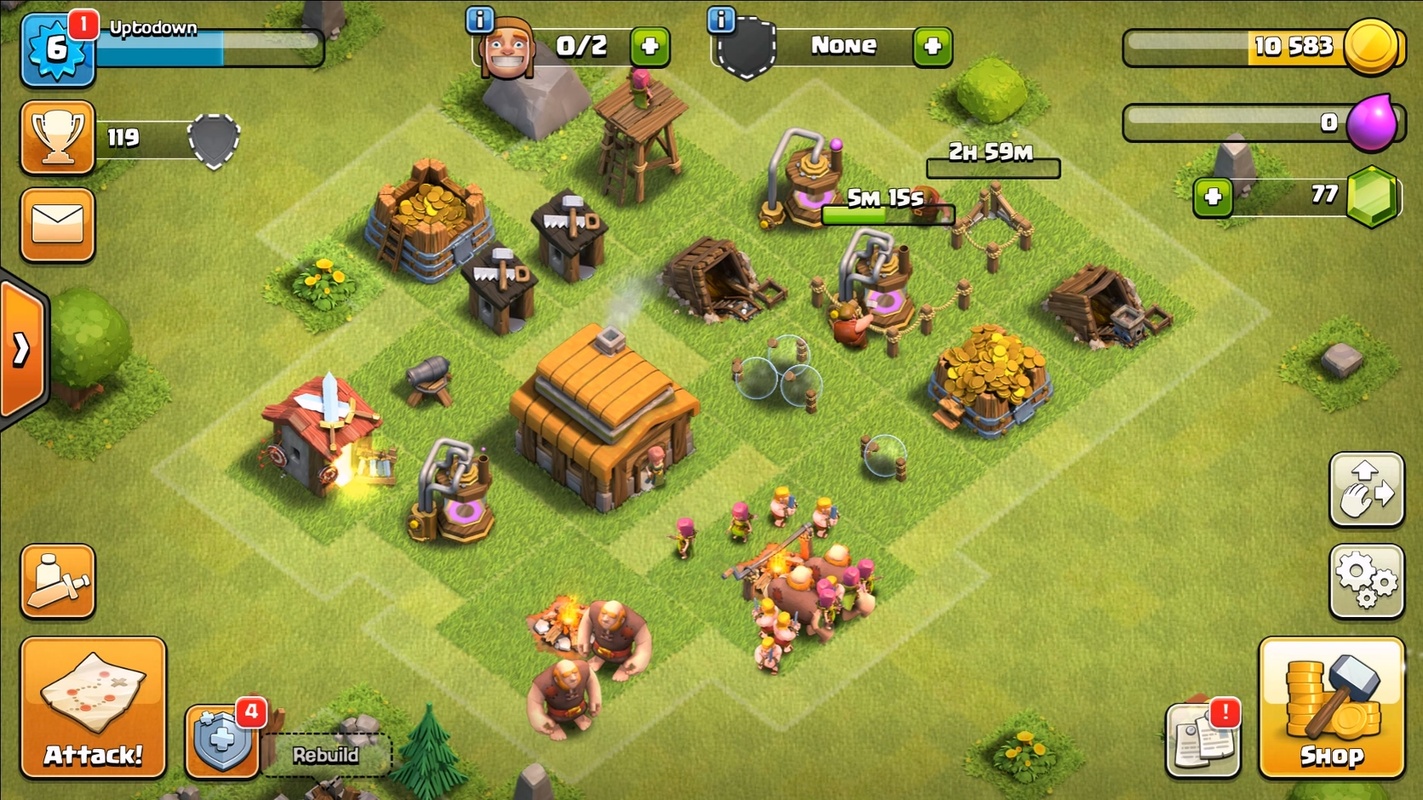The height and width of the screenshot is (800, 1423).
Task: Click the Rebuild shield button
Action: pyautogui.click(x=223, y=742)
